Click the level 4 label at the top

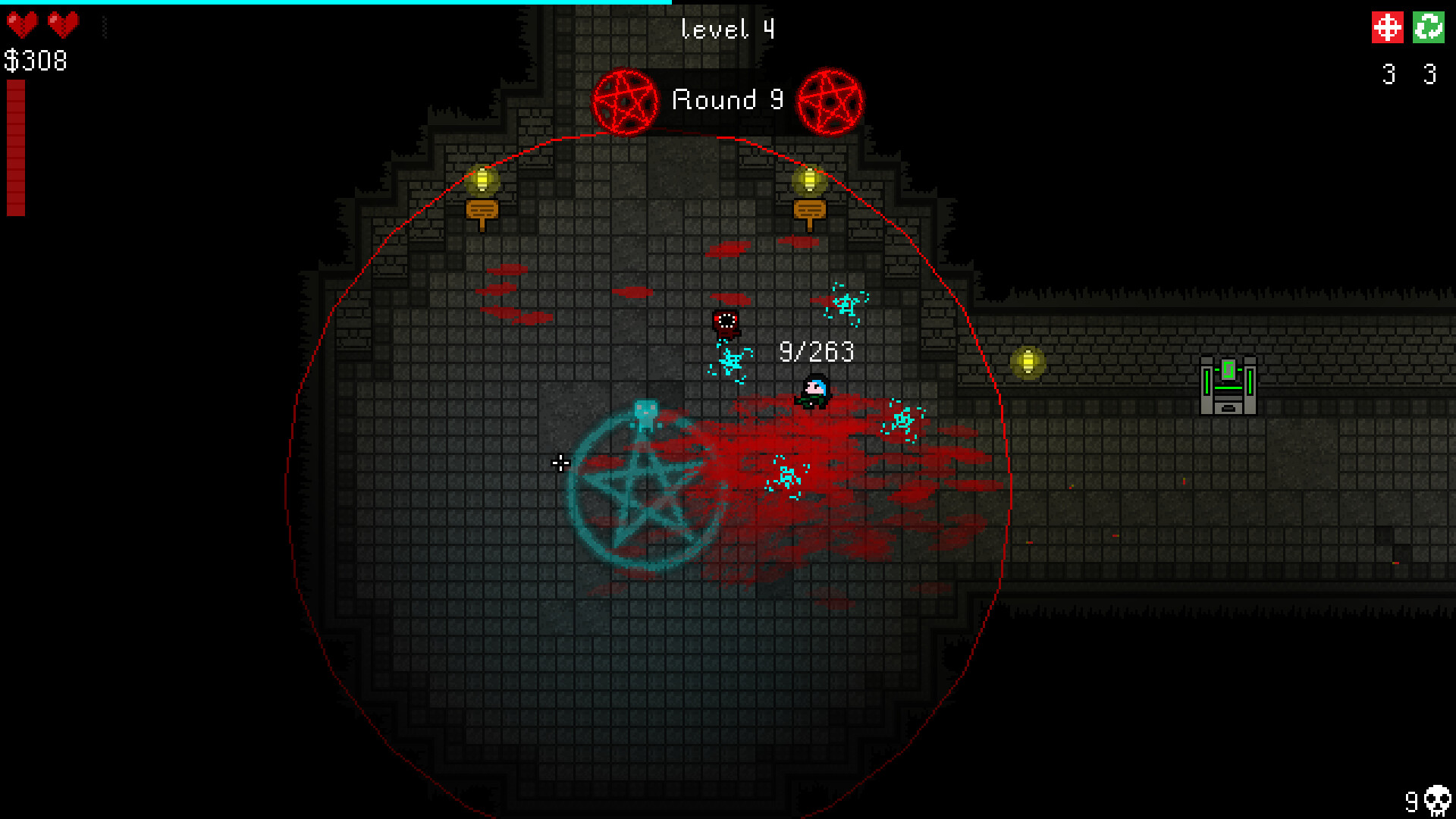coord(726,29)
